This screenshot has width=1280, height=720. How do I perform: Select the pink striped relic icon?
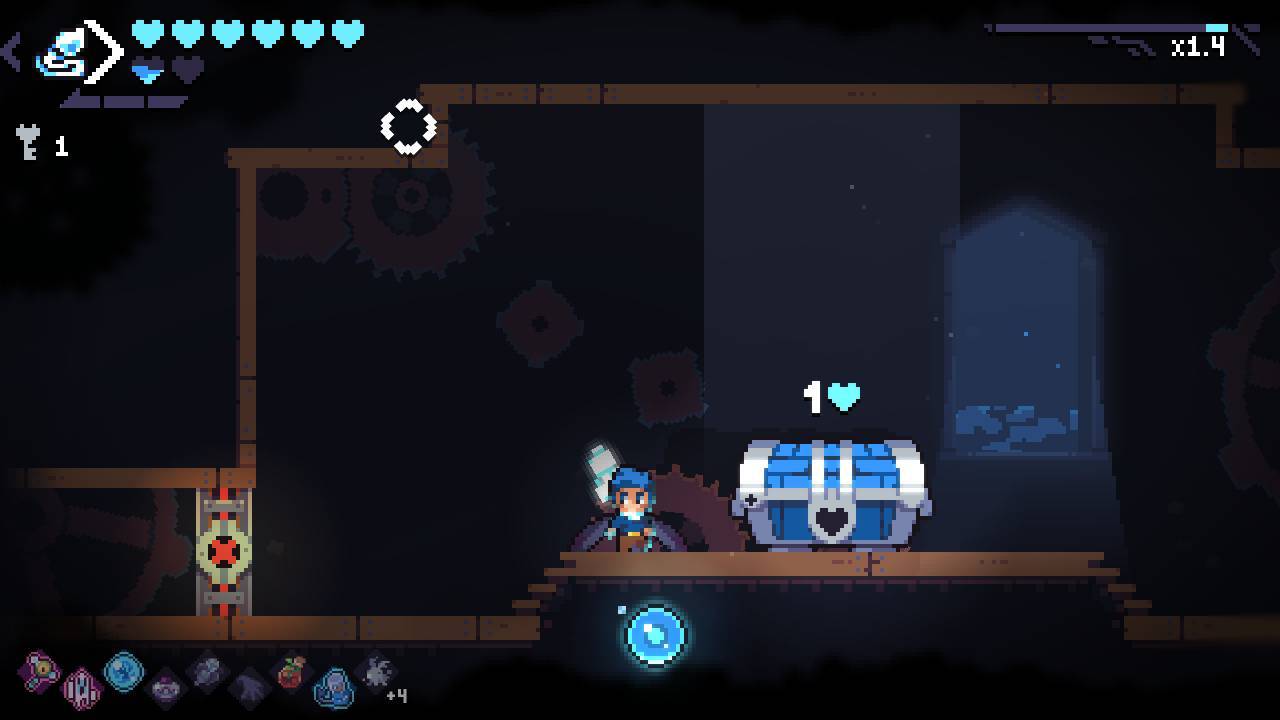[x=81, y=688]
